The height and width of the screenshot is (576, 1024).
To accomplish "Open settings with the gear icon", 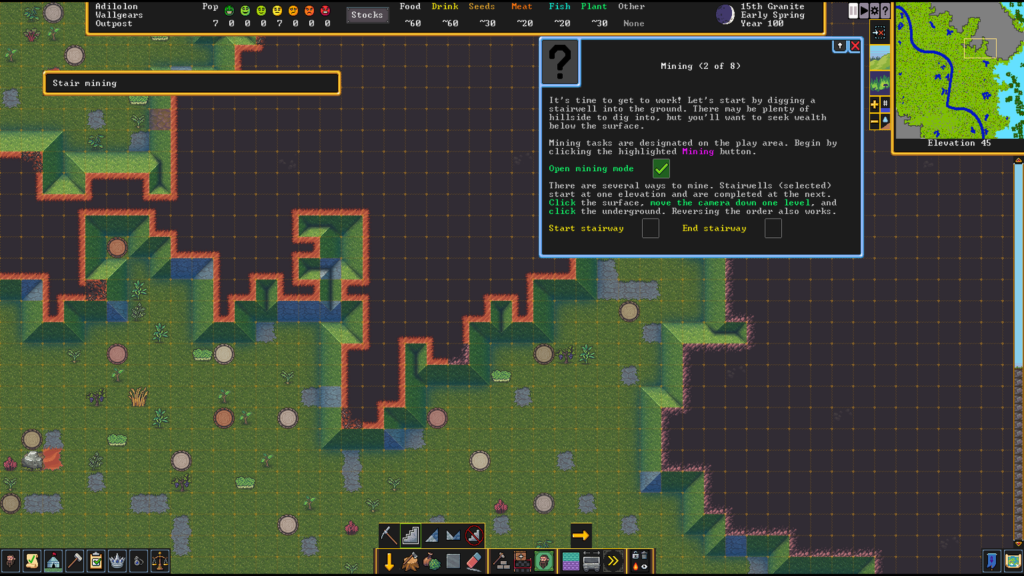I will coord(874,11).
